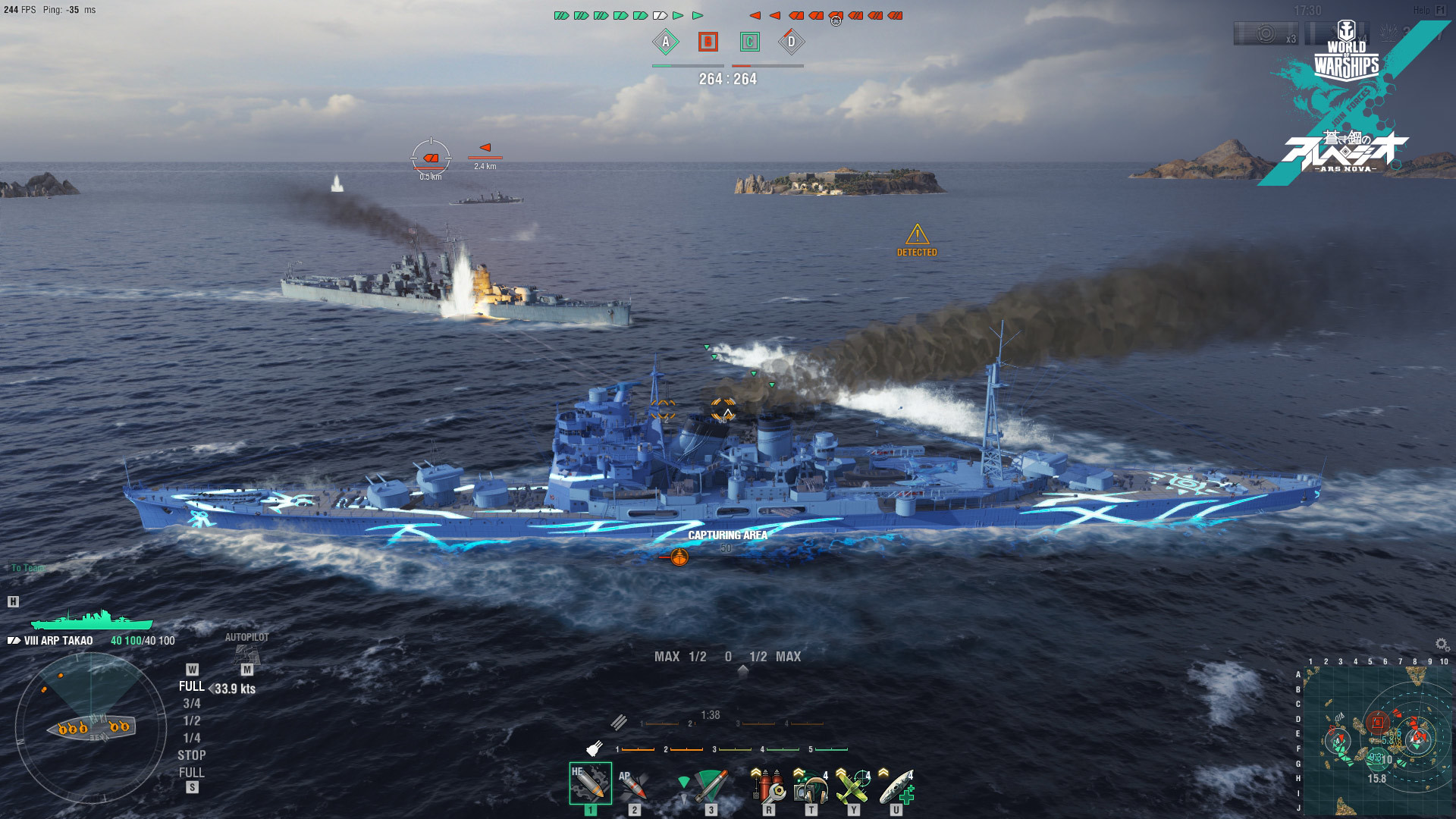Open Help via the F1 label
Image resolution: width=1456 pixels, height=819 pixels.
tap(1440, 11)
